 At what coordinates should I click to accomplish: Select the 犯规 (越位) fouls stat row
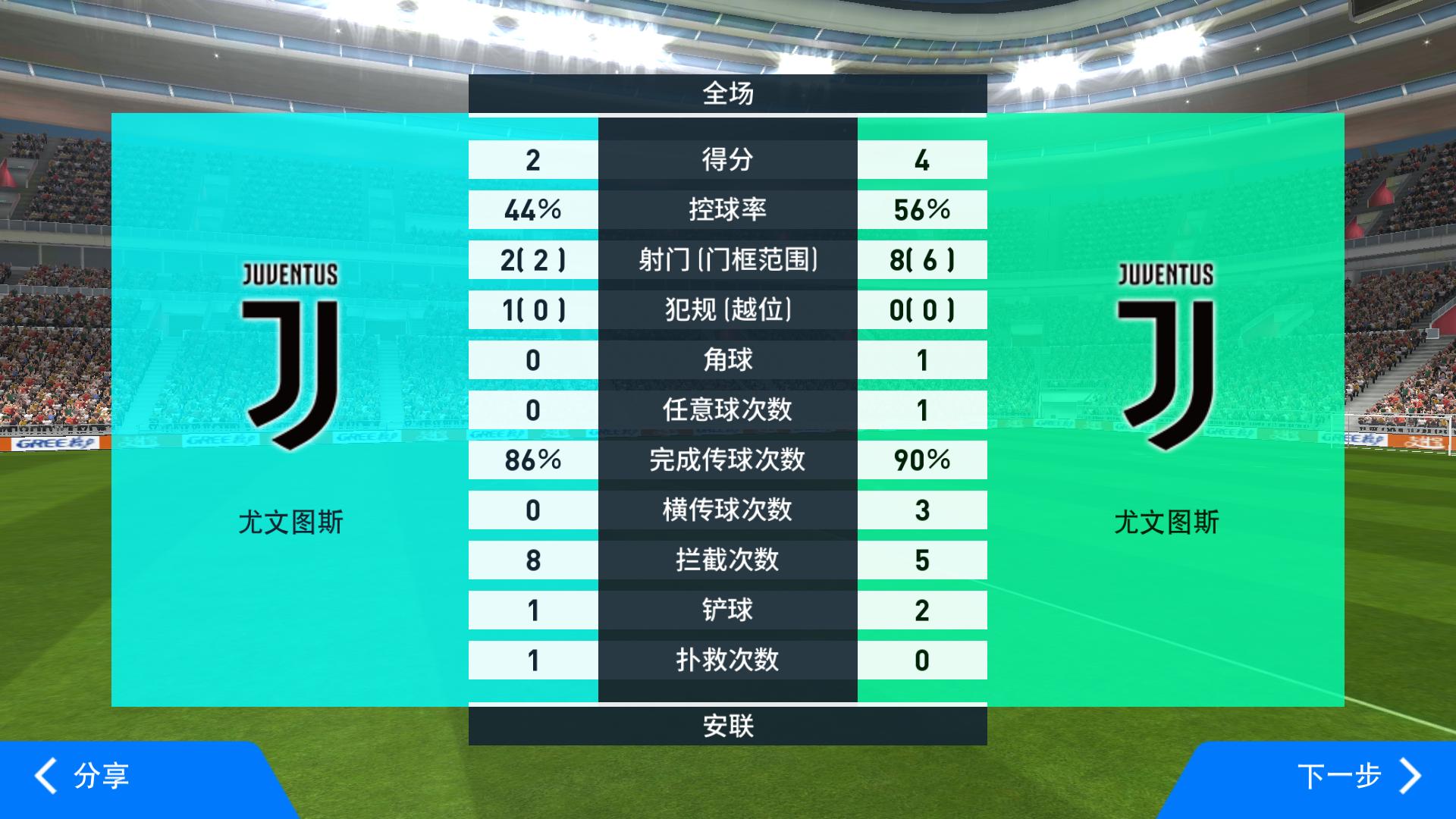726,309
